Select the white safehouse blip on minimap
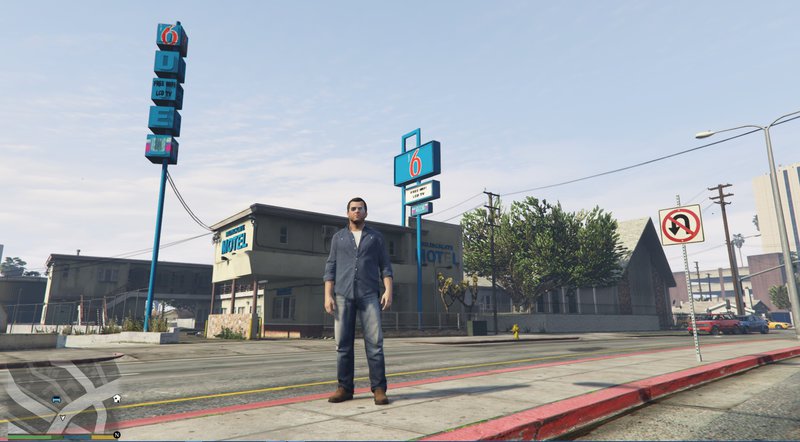This screenshot has height=442, width=800. [x=117, y=399]
